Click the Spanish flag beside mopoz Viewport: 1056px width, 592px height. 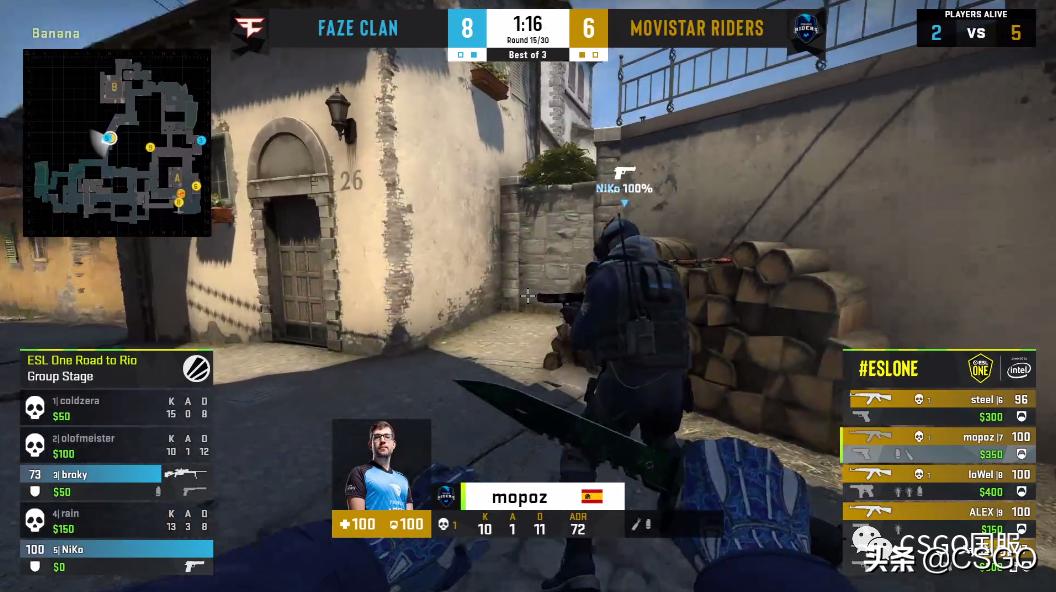[592, 497]
